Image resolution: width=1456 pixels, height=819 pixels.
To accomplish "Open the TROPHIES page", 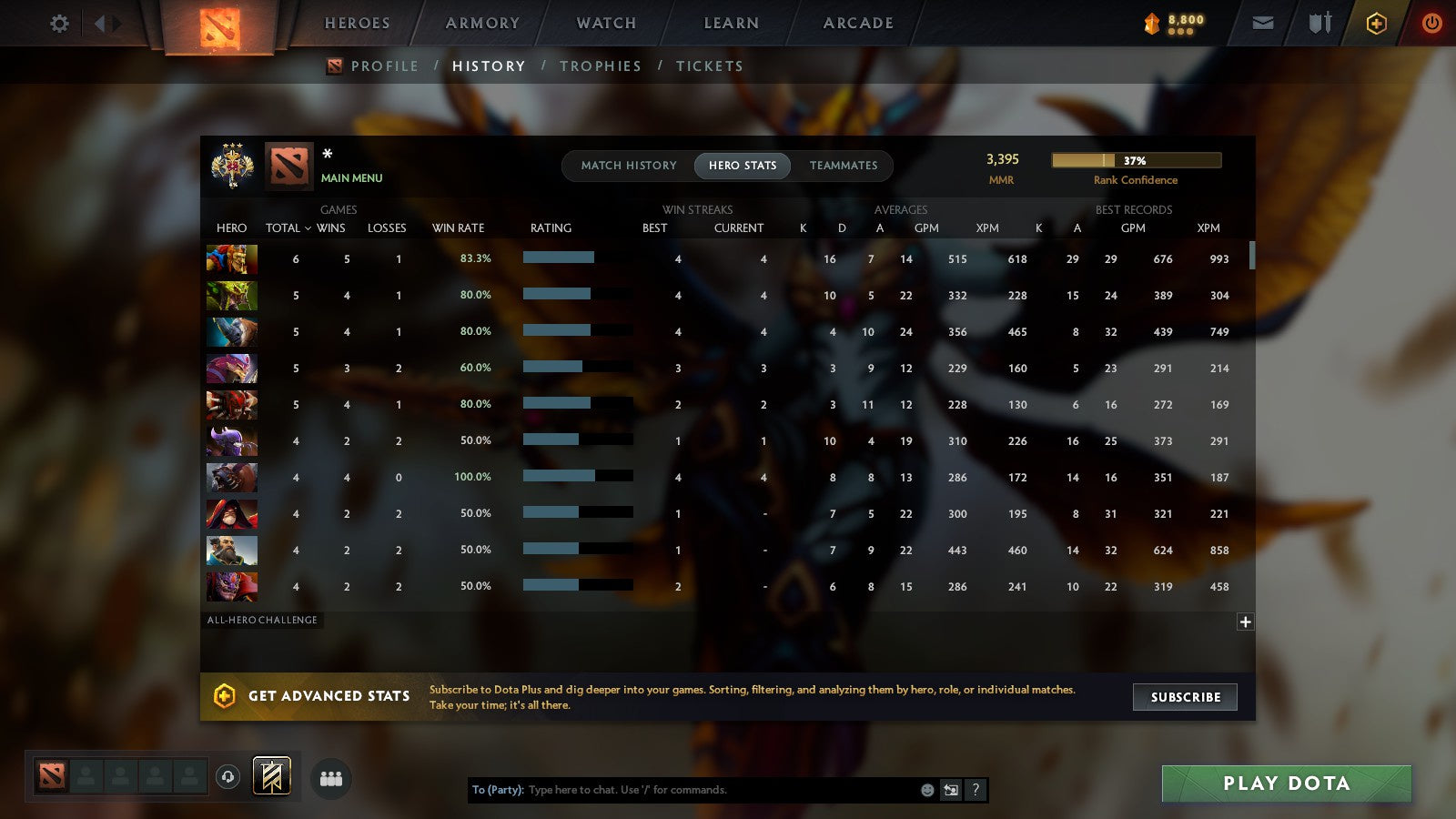I will (x=601, y=66).
